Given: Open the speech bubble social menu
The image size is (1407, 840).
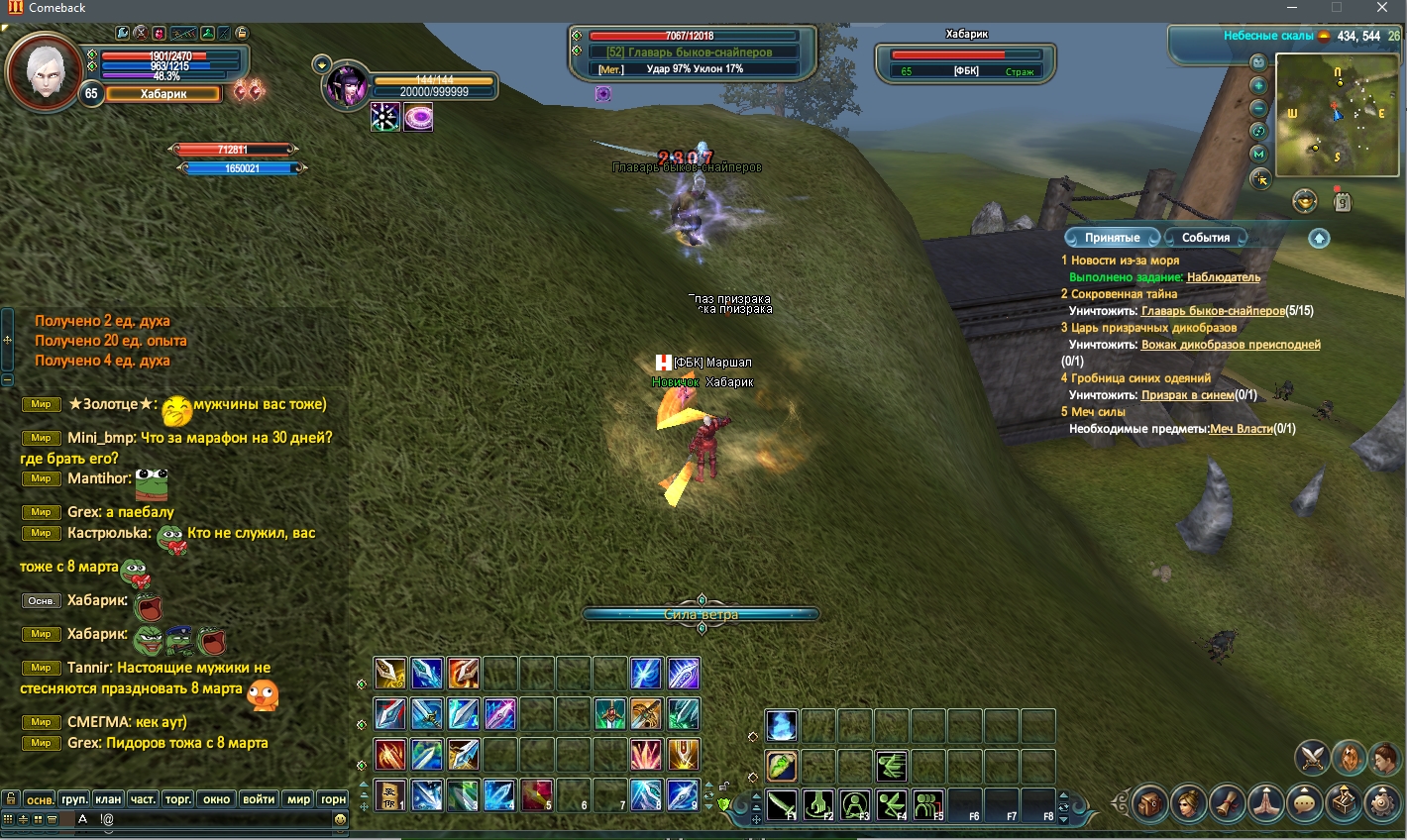Looking at the screenshot, I should click(1304, 802).
